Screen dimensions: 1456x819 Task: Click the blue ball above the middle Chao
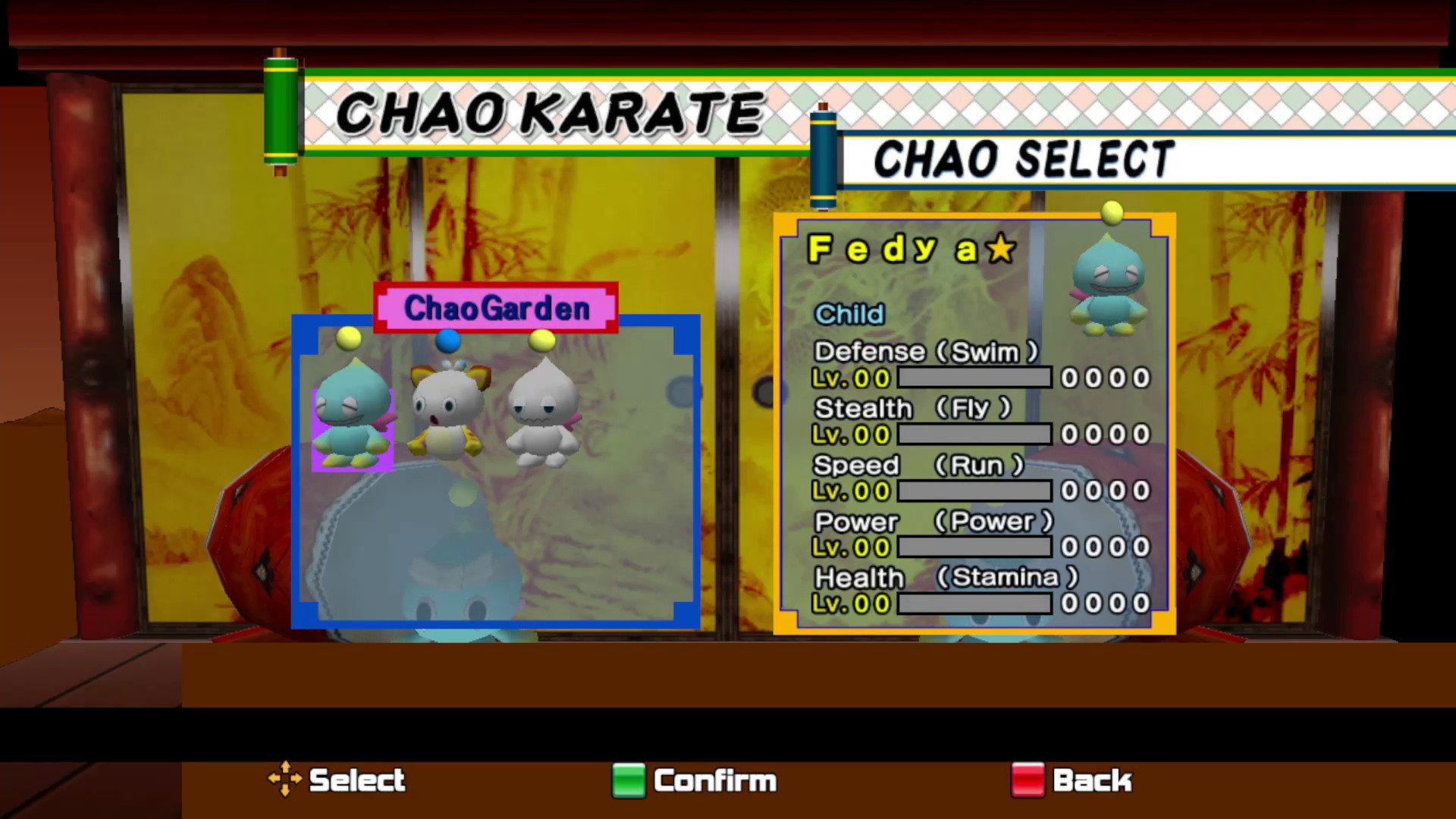click(x=449, y=341)
